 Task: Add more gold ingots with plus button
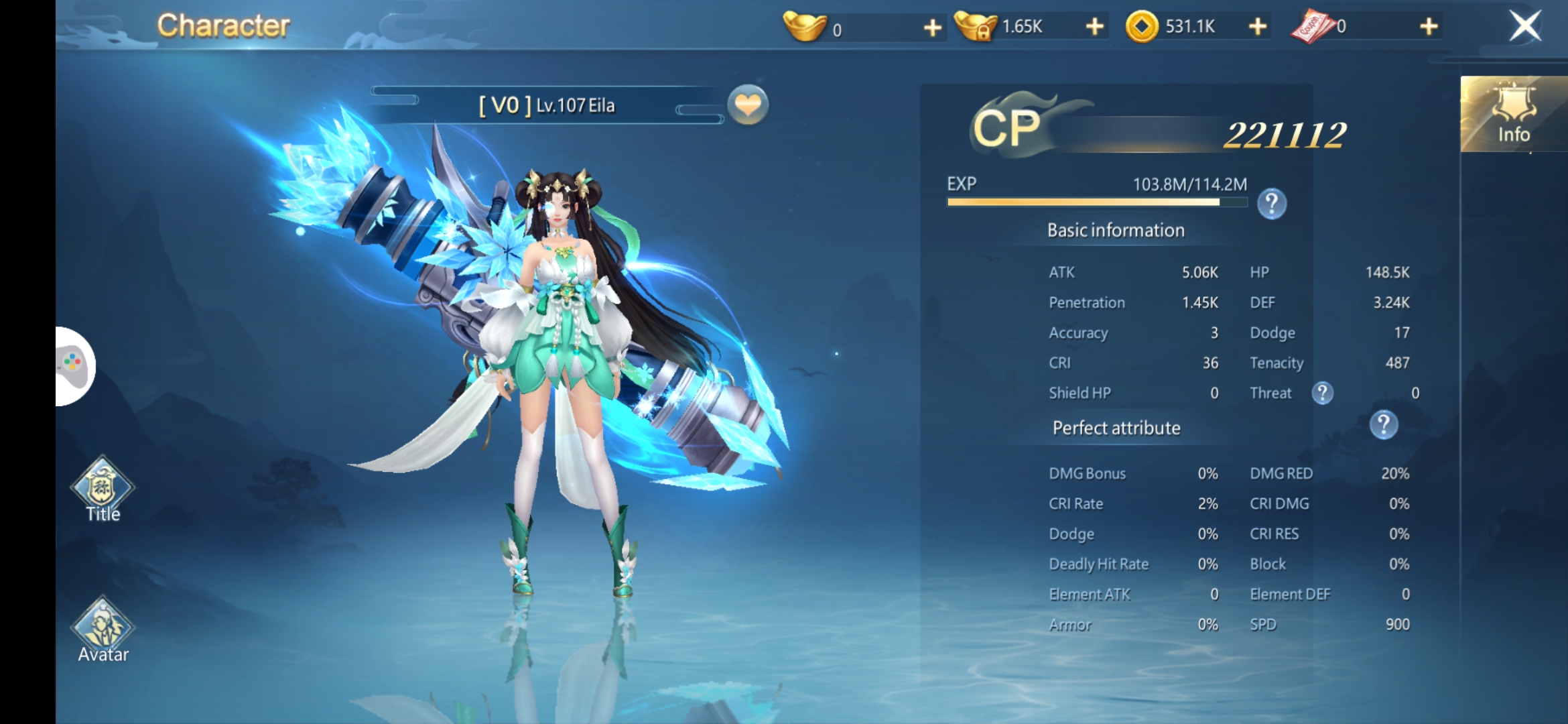tap(932, 27)
